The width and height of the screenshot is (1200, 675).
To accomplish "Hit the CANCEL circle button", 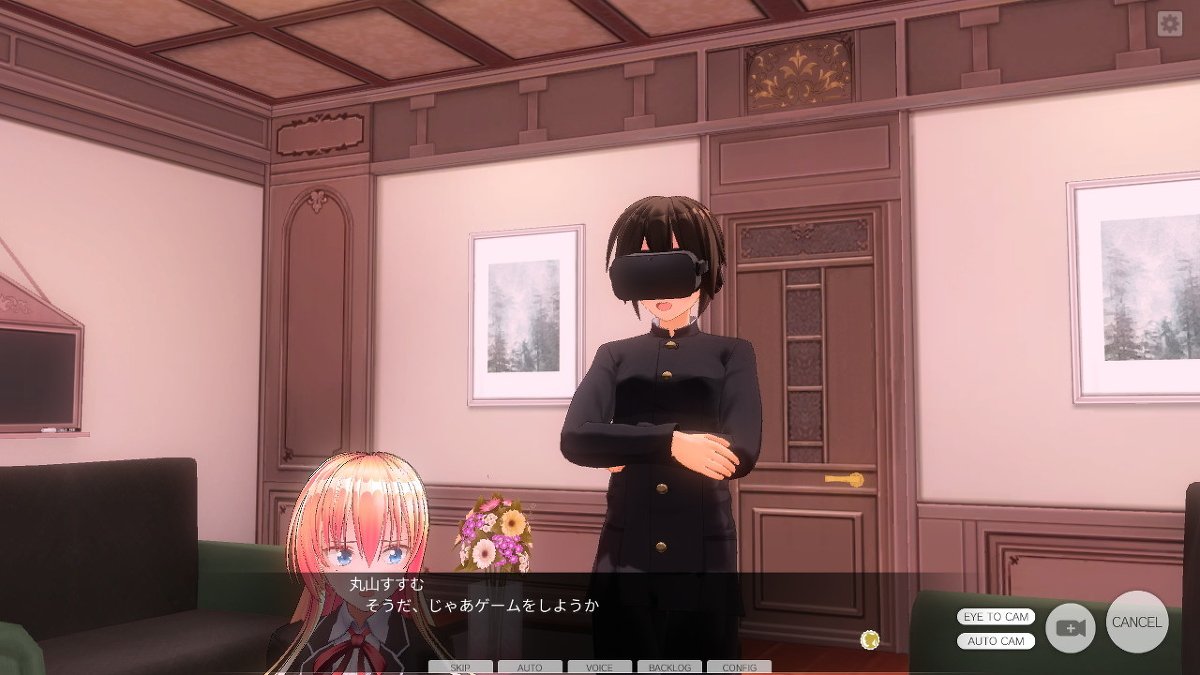I will pyautogui.click(x=1137, y=622).
